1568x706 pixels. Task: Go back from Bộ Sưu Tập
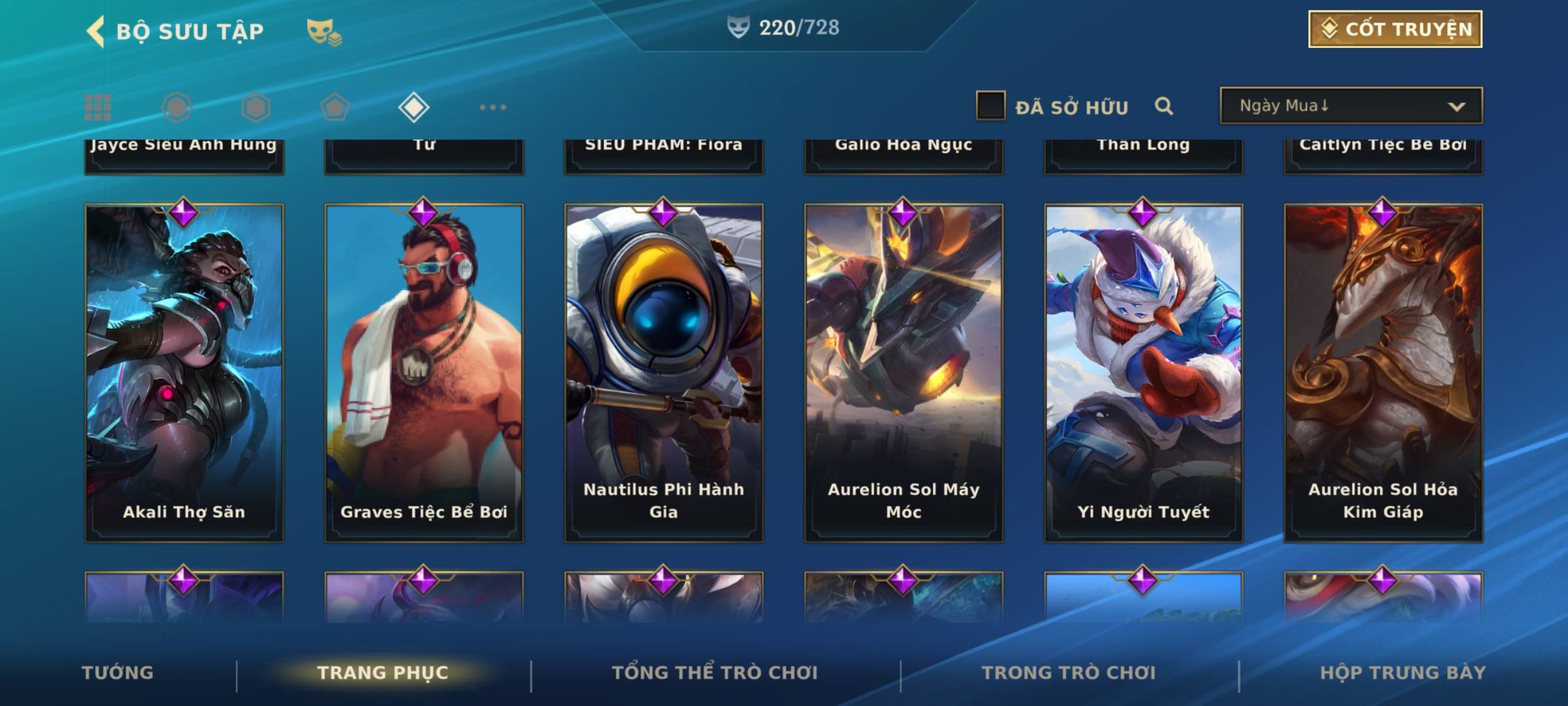(97, 31)
